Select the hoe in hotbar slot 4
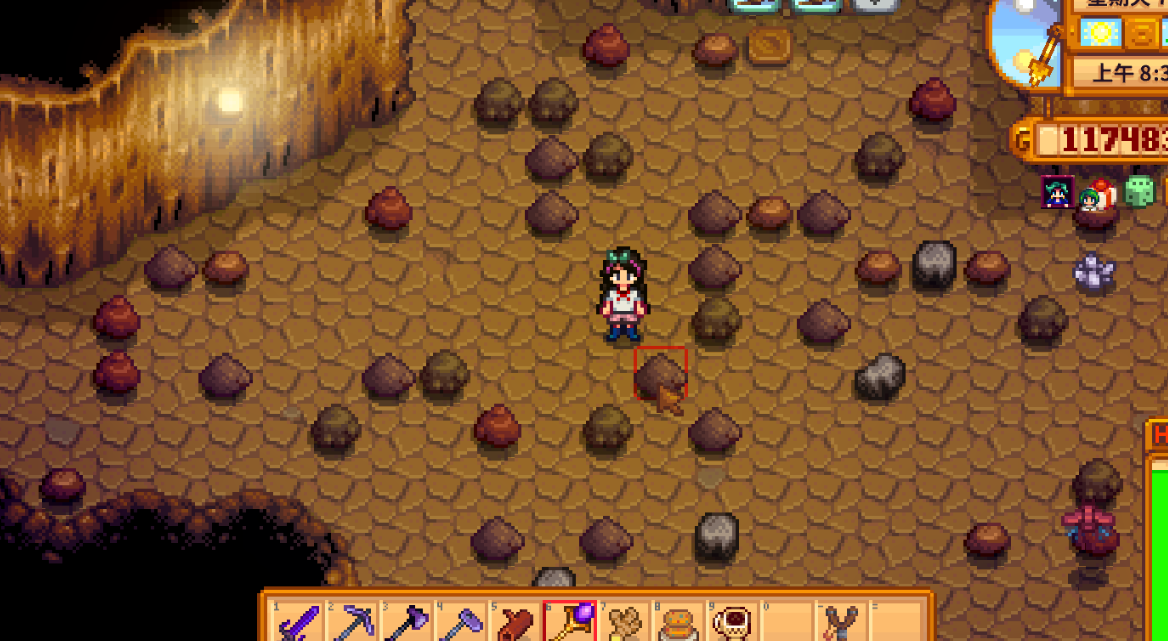The width and height of the screenshot is (1168, 641). [461, 624]
